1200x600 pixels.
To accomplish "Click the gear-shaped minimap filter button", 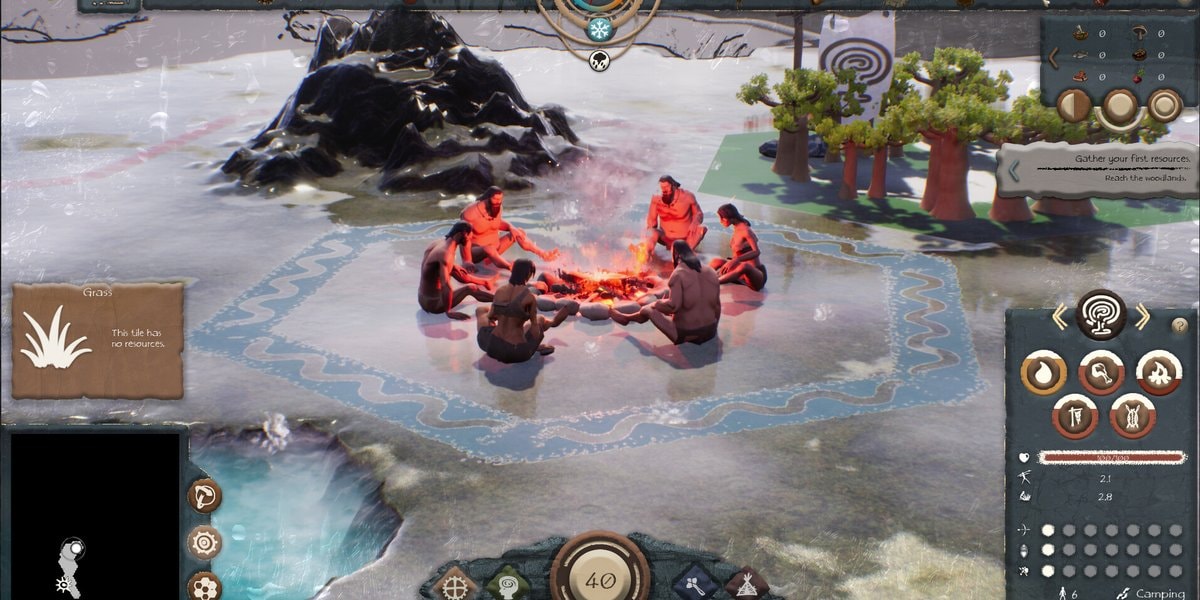I will click(x=204, y=542).
